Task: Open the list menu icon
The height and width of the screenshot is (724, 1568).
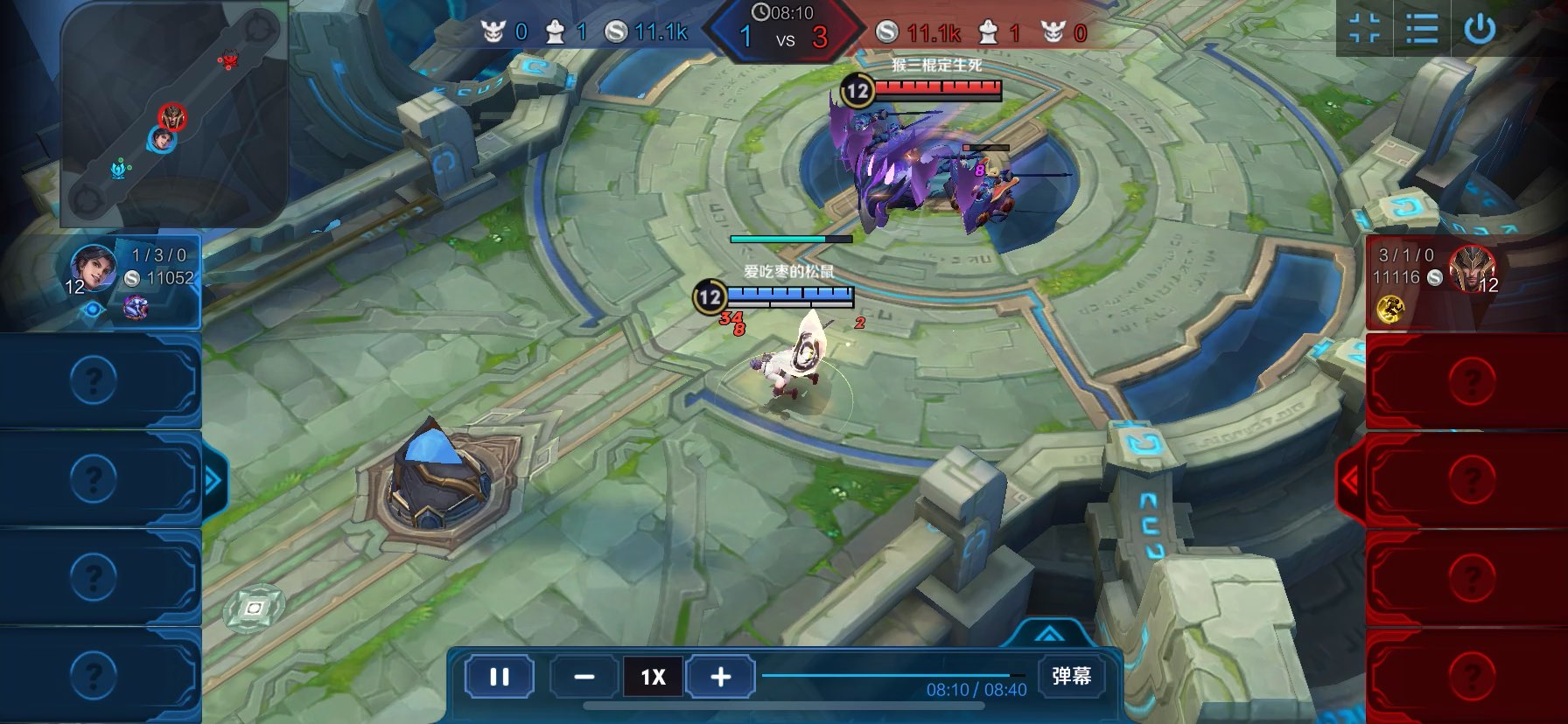Action: click(x=1421, y=29)
